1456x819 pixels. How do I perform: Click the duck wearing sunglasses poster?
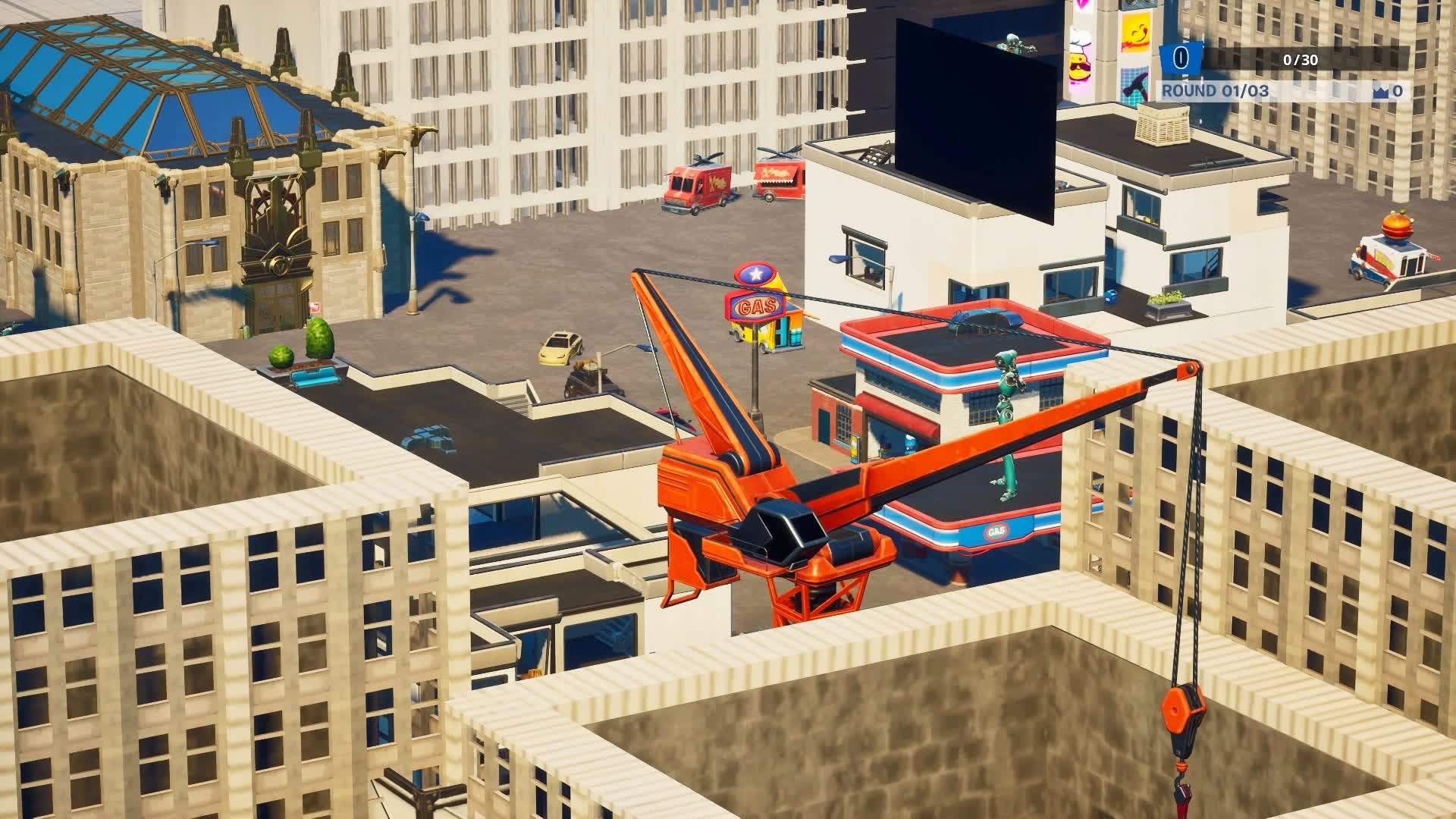[1080, 67]
